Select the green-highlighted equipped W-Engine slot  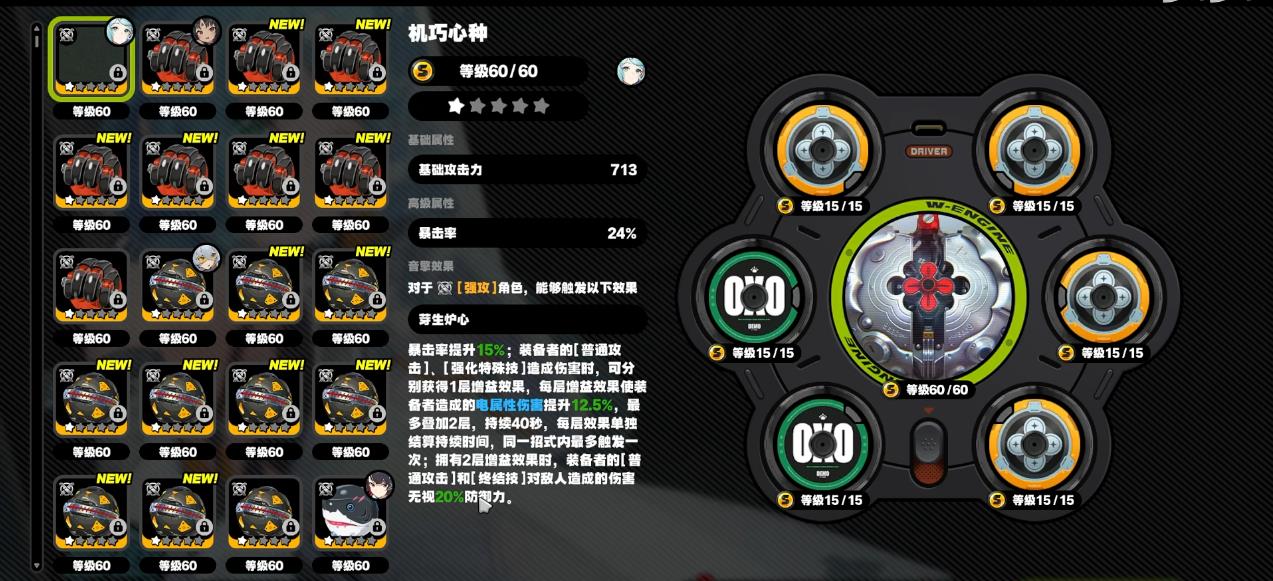click(91, 59)
